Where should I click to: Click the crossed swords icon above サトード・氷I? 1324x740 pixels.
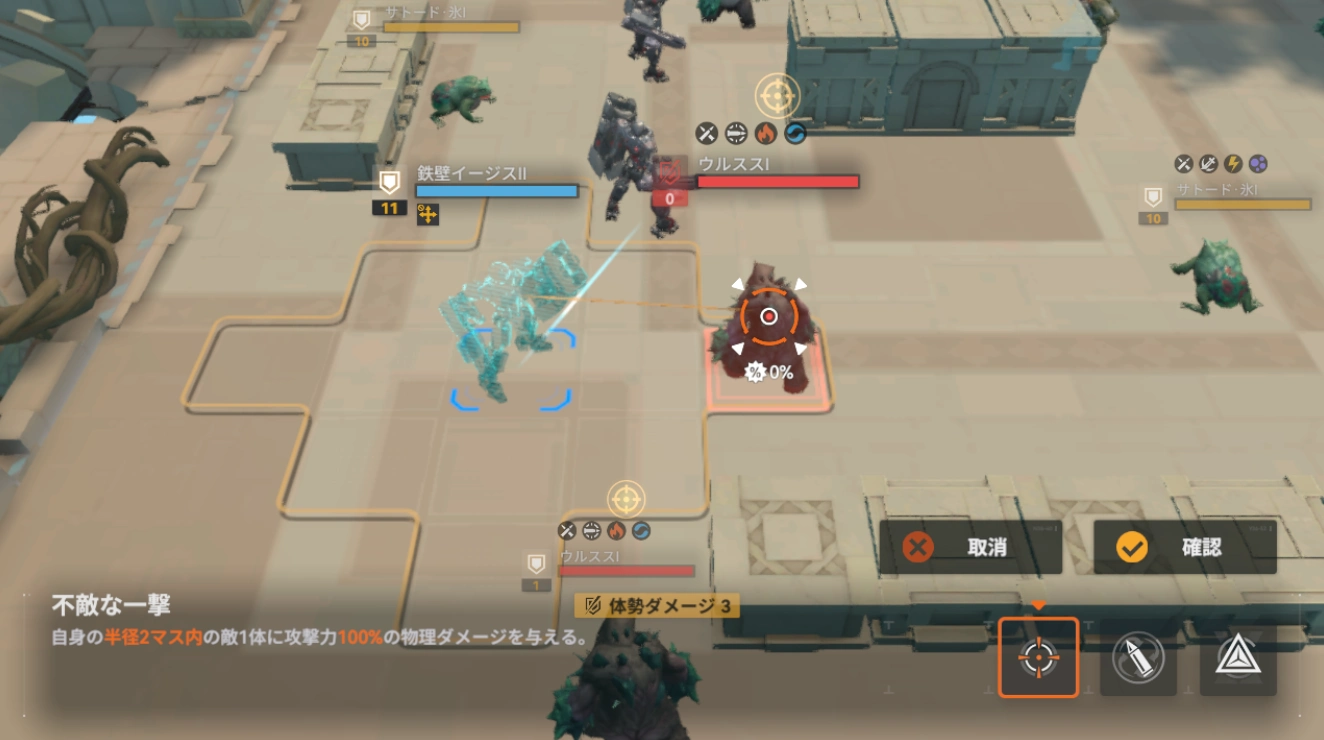click(1183, 164)
